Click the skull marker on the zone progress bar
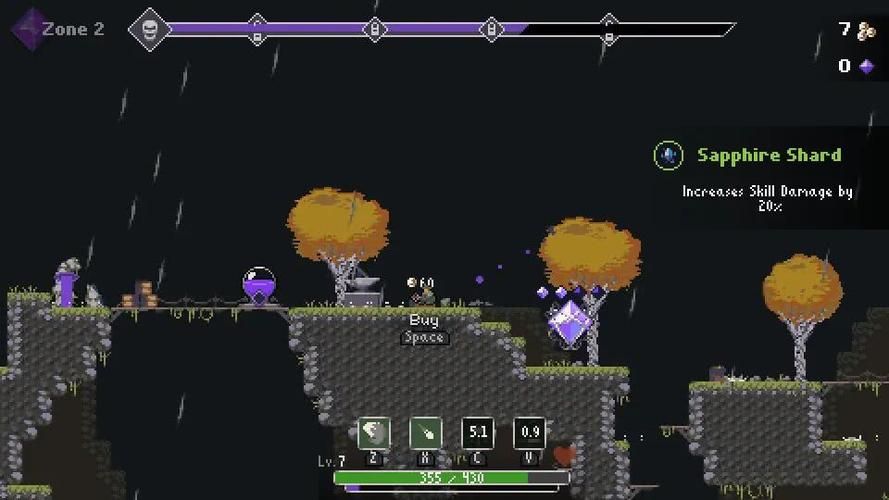The height and width of the screenshot is (500, 889). pos(151,29)
